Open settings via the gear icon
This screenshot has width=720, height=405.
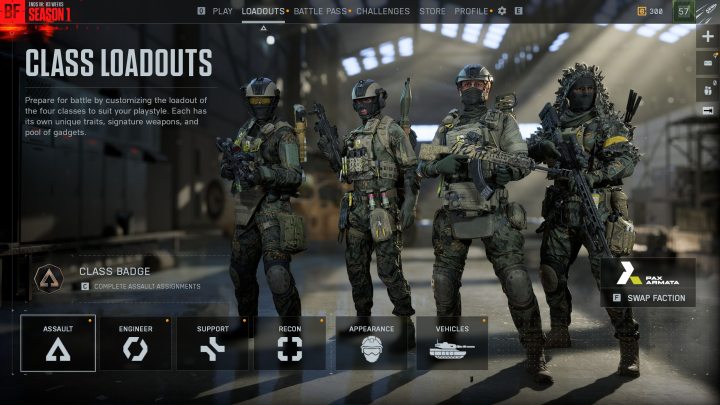click(x=502, y=11)
